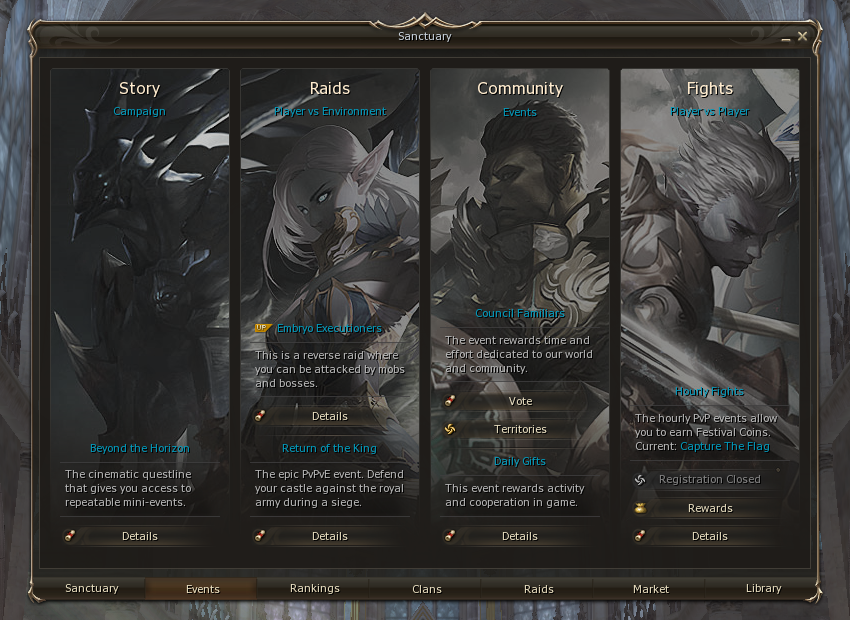The image size is (850, 620).
Task: Switch to the Sanctuary tab
Action: pos(92,589)
